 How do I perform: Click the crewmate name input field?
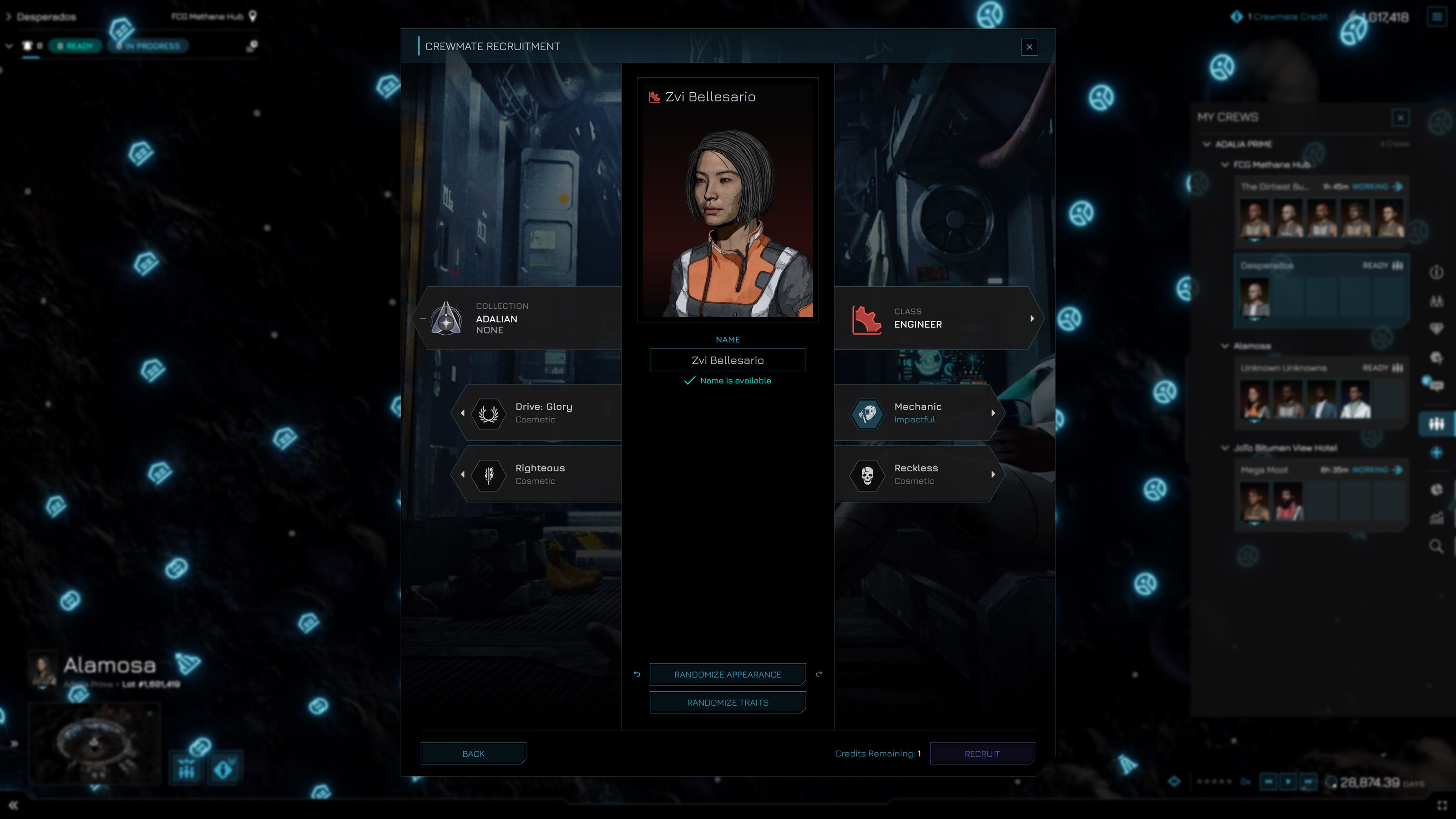click(728, 360)
